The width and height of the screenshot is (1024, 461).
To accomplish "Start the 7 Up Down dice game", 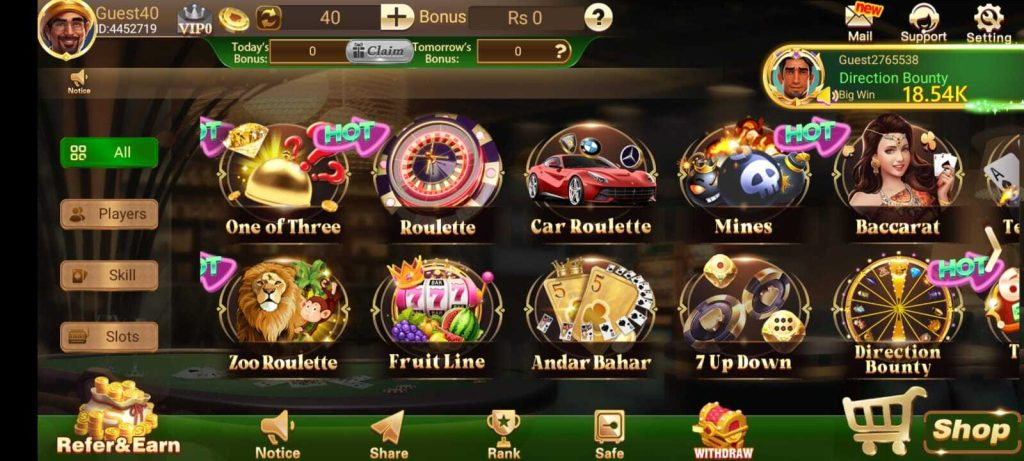I will pos(743,312).
